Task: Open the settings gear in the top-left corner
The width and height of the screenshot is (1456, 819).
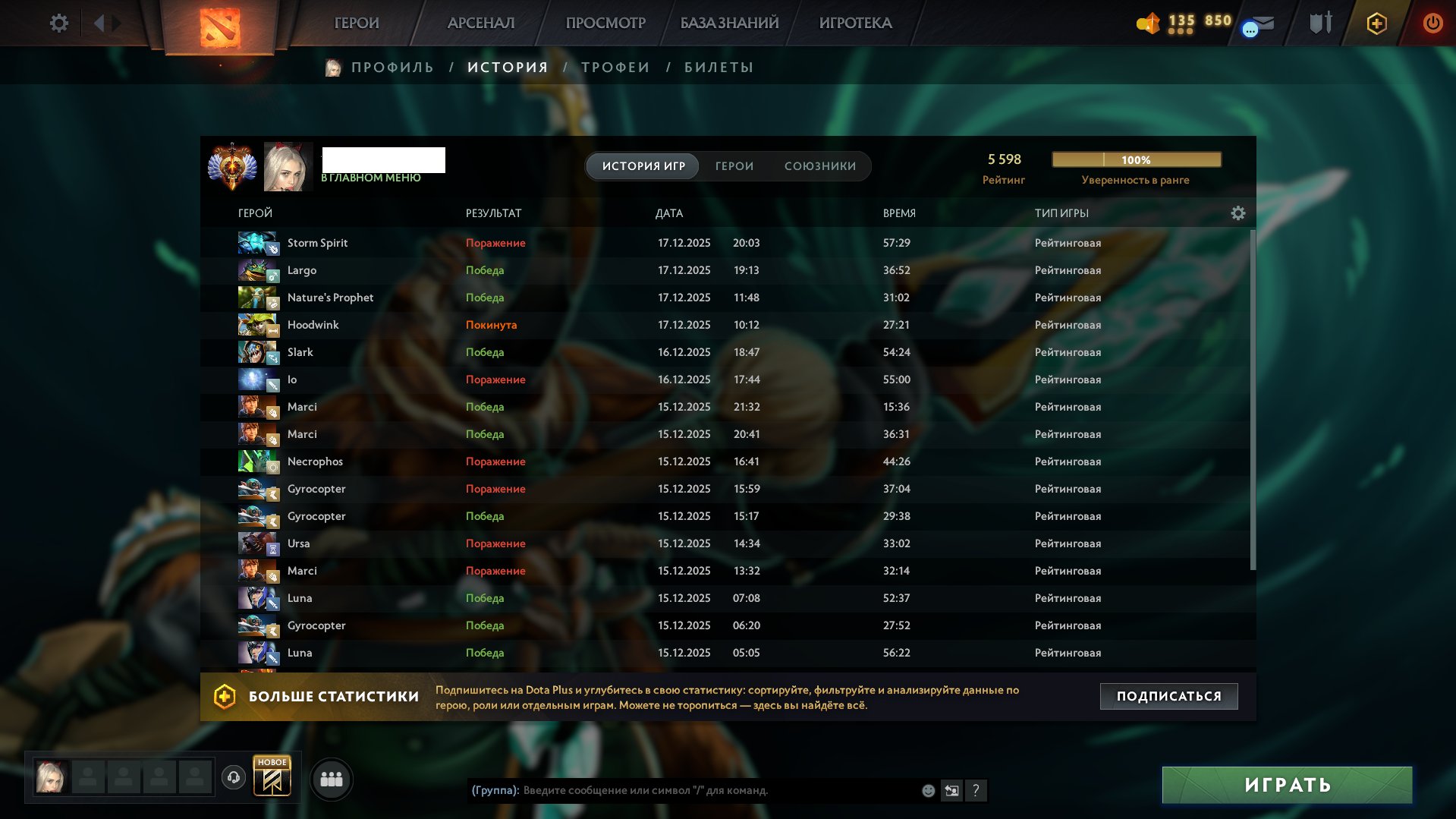Action: pos(59,23)
